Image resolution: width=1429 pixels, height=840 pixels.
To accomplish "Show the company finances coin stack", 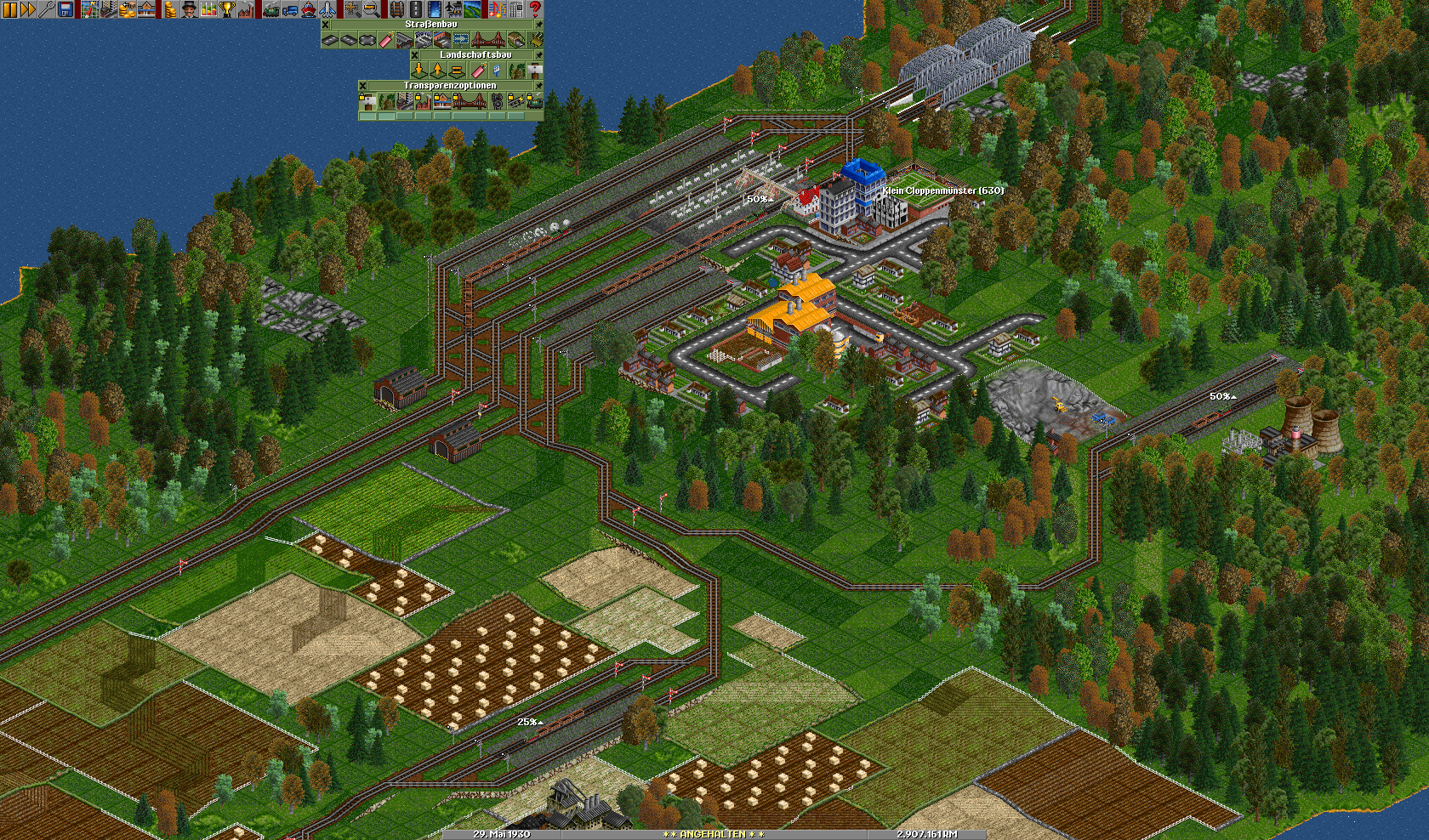I will [x=170, y=9].
